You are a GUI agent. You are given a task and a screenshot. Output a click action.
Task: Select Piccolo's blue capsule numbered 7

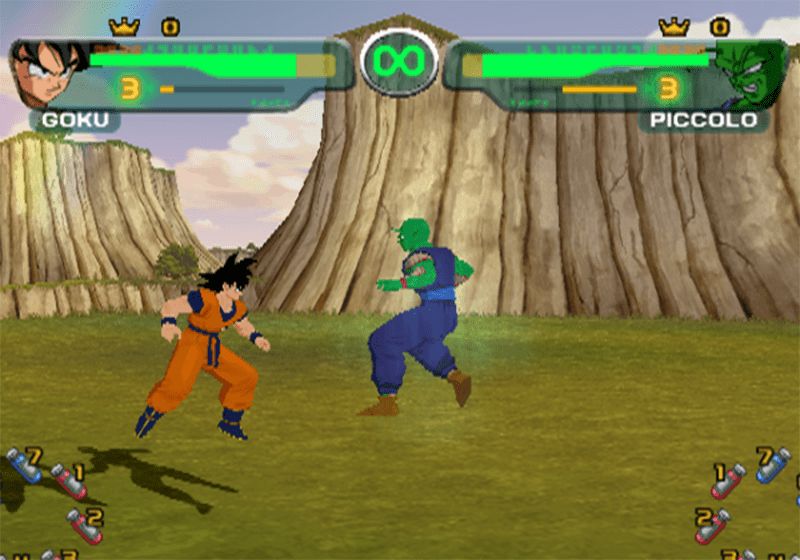click(x=771, y=465)
